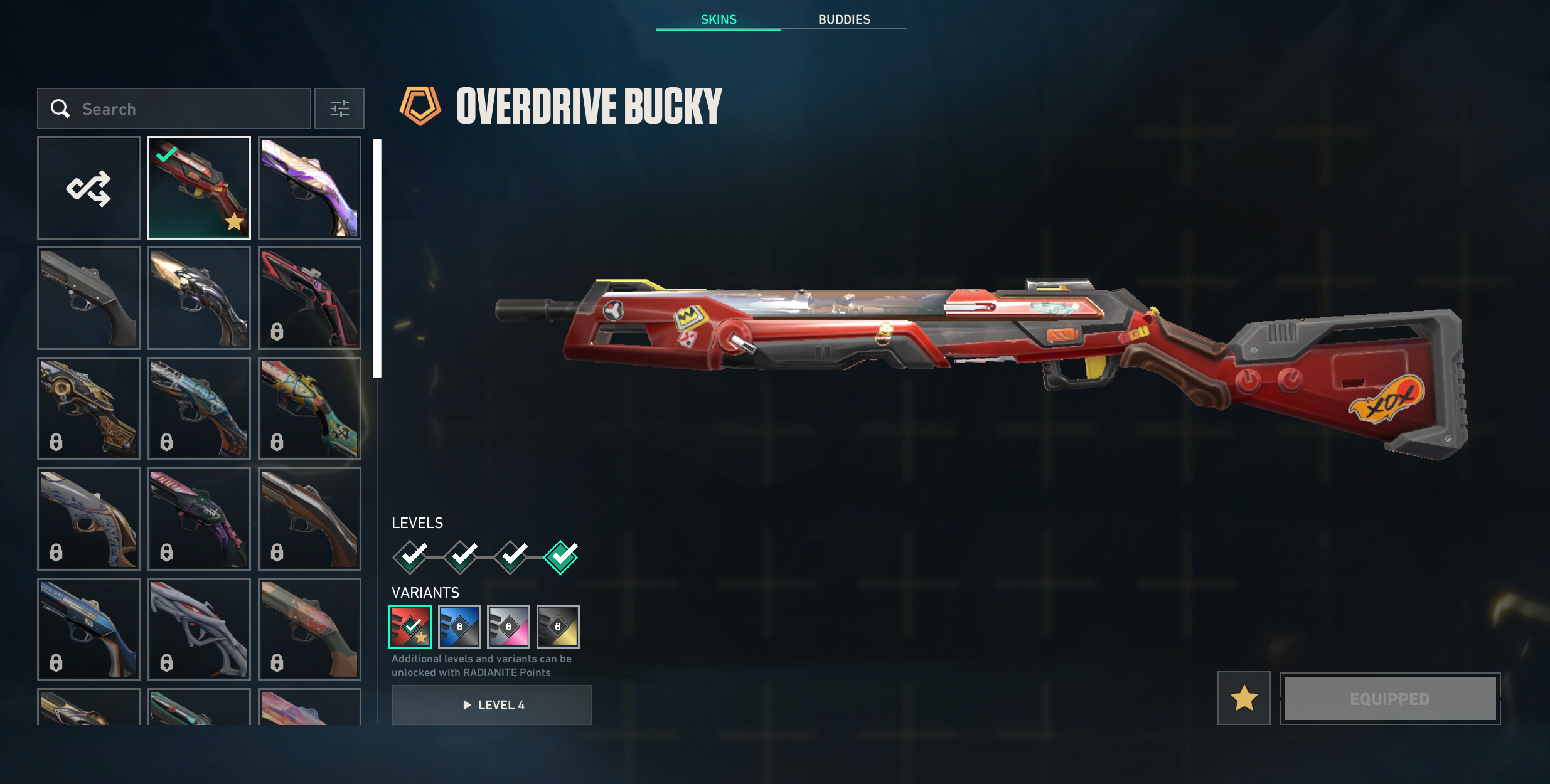Image resolution: width=1550 pixels, height=784 pixels.
Task: Choose the locked black and pink Bucky skin
Action: [309, 298]
